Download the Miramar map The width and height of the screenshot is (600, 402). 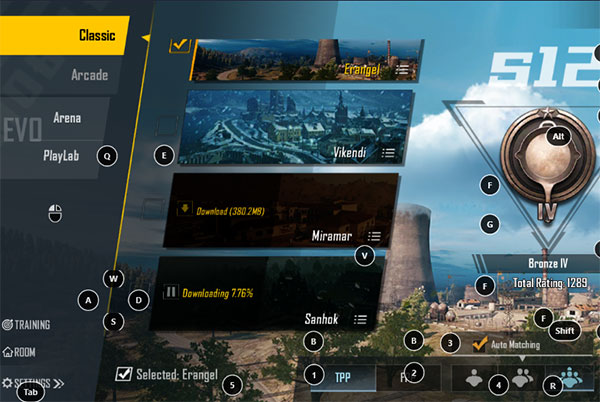(x=186, y=210)
